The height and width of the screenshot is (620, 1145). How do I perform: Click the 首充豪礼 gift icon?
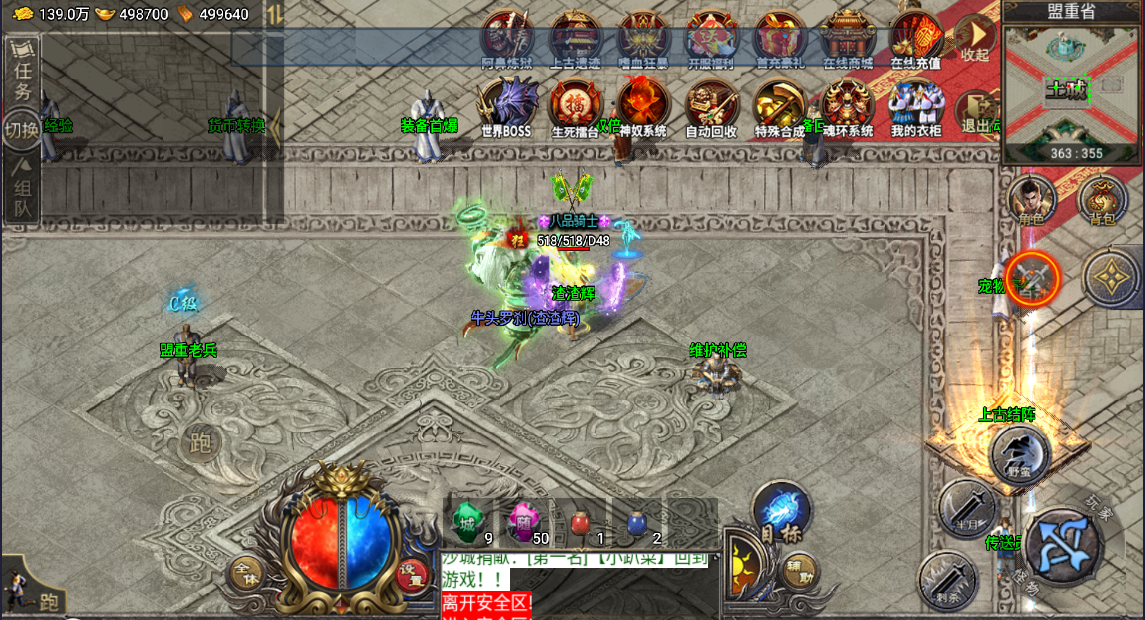(x=779, y=38)
